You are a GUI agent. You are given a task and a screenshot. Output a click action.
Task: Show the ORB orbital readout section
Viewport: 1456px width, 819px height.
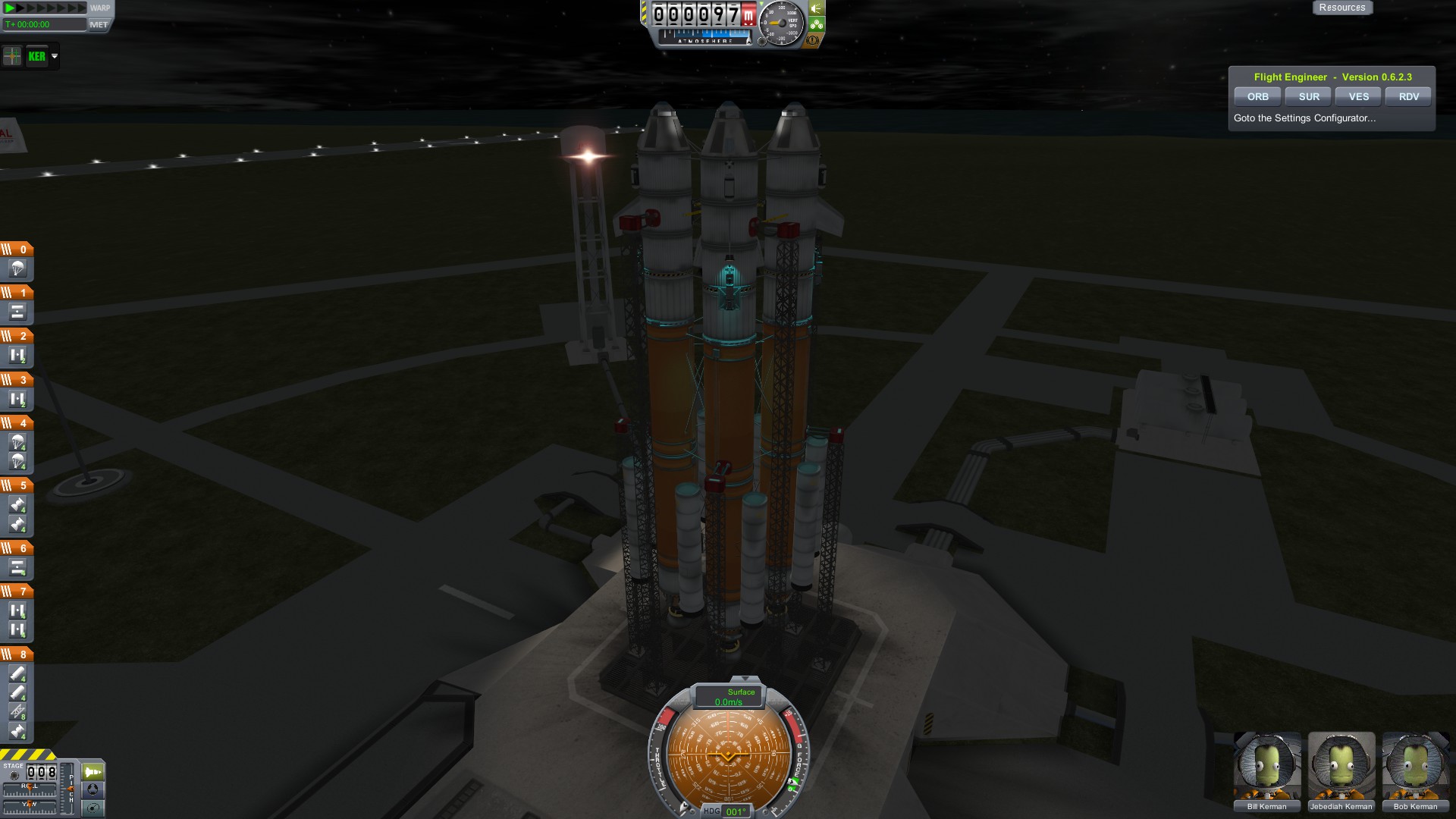click(x=1257, y=96)
